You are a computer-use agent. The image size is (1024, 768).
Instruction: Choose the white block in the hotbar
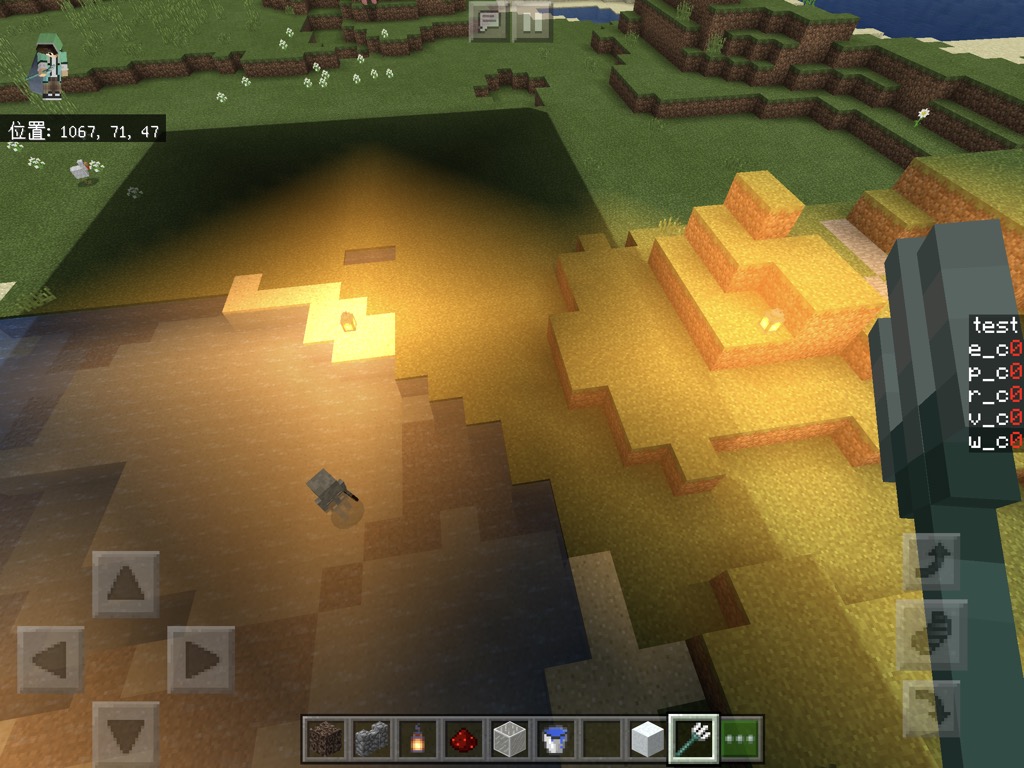[647, 739]
